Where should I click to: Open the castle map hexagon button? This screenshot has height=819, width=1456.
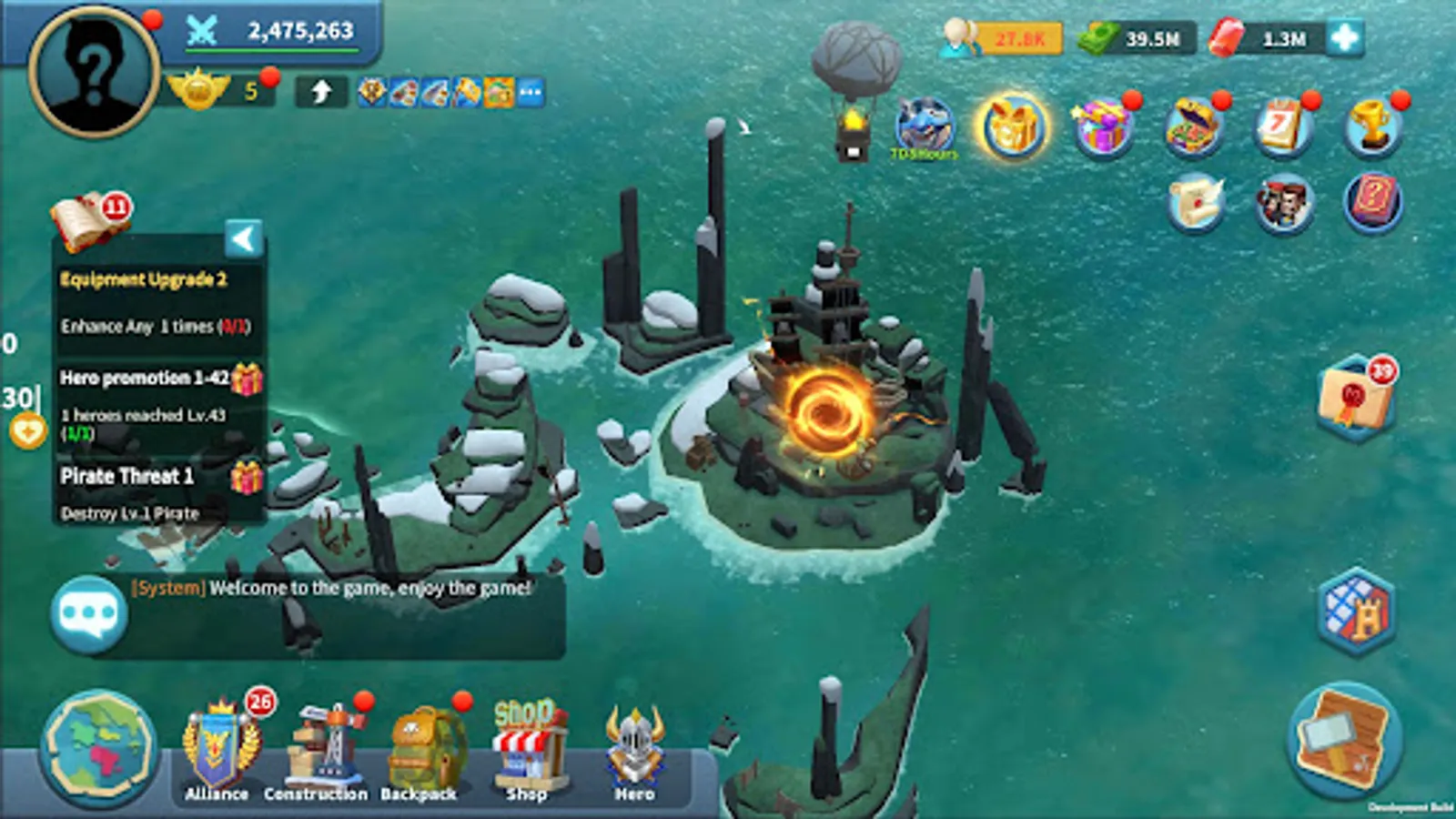click(1356, 612)
